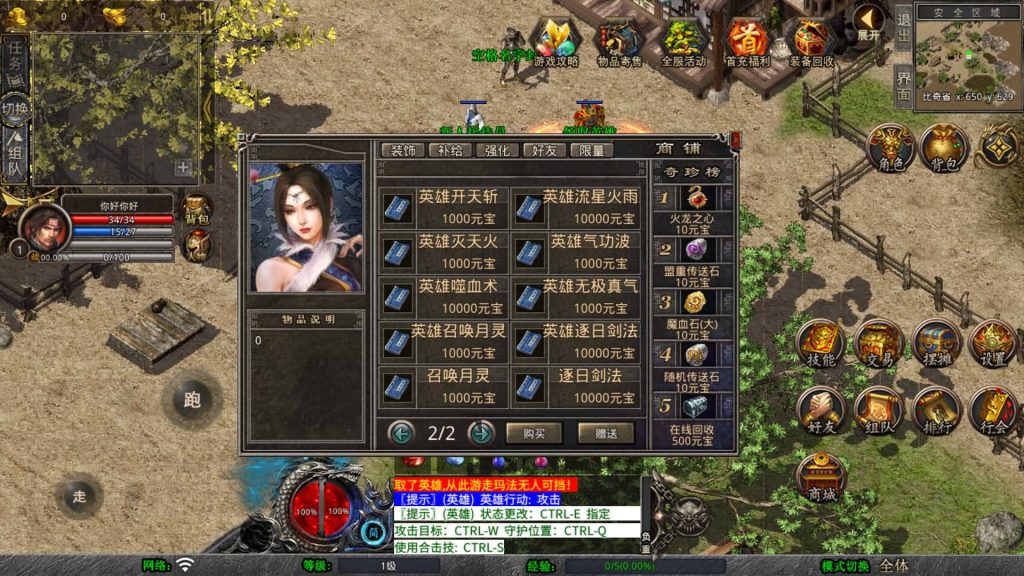This screenshot has height=576, width=1024.
Task: Open the 首充福利 first-recharge bonus
Action: (748, 44)
